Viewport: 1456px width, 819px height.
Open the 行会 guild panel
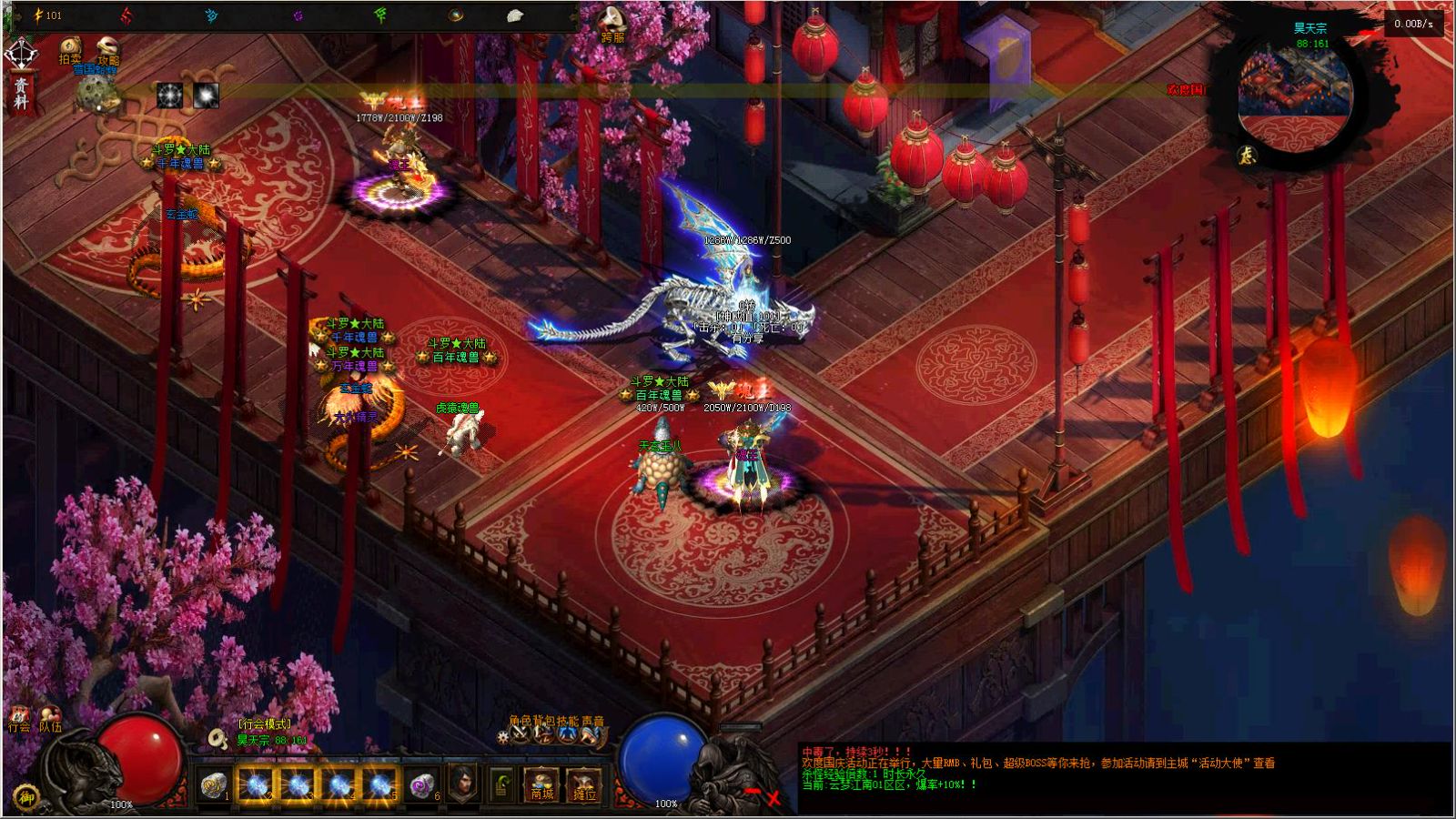20,719
